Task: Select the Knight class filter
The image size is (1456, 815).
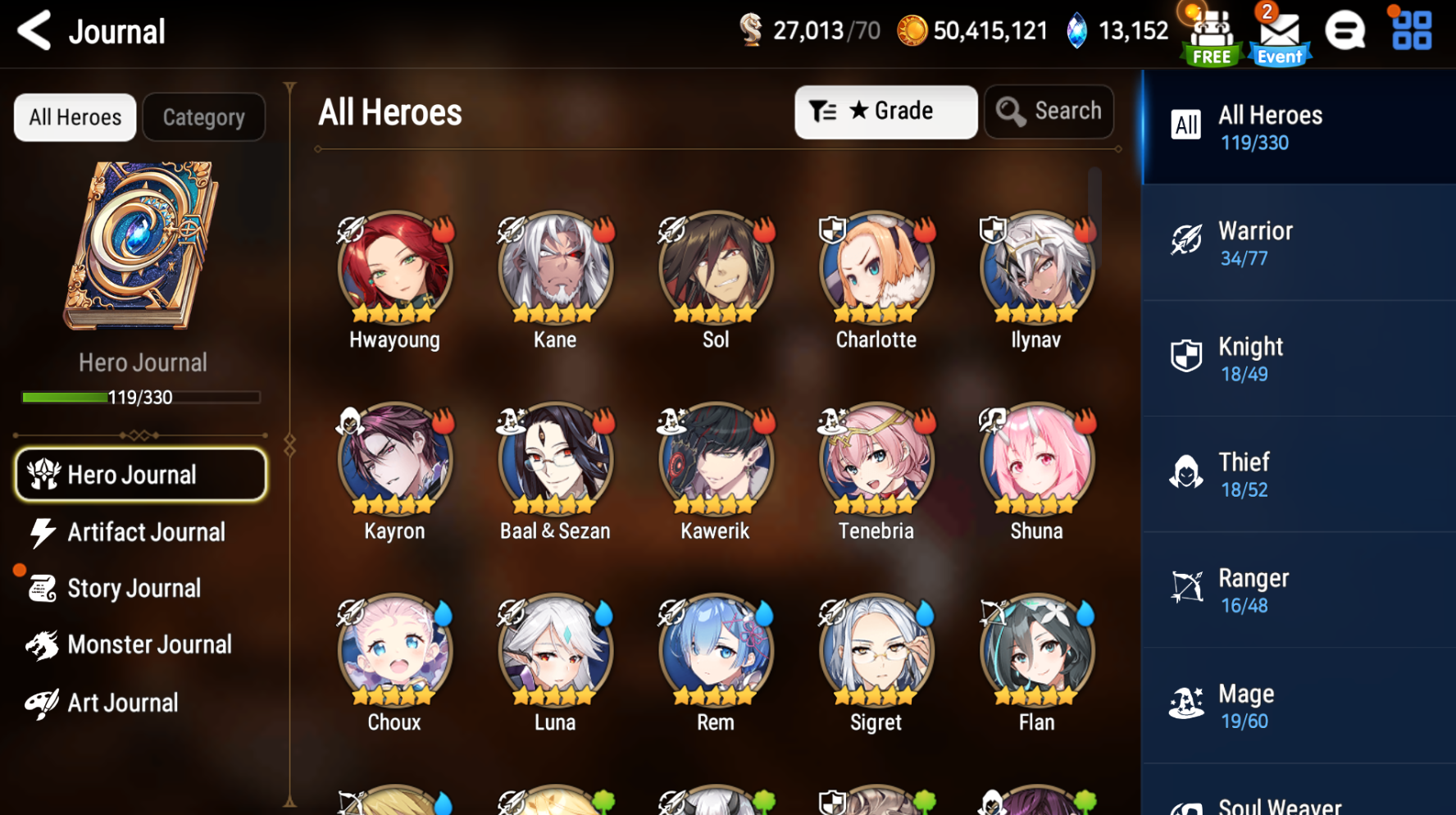Action: pos(1295,358)
